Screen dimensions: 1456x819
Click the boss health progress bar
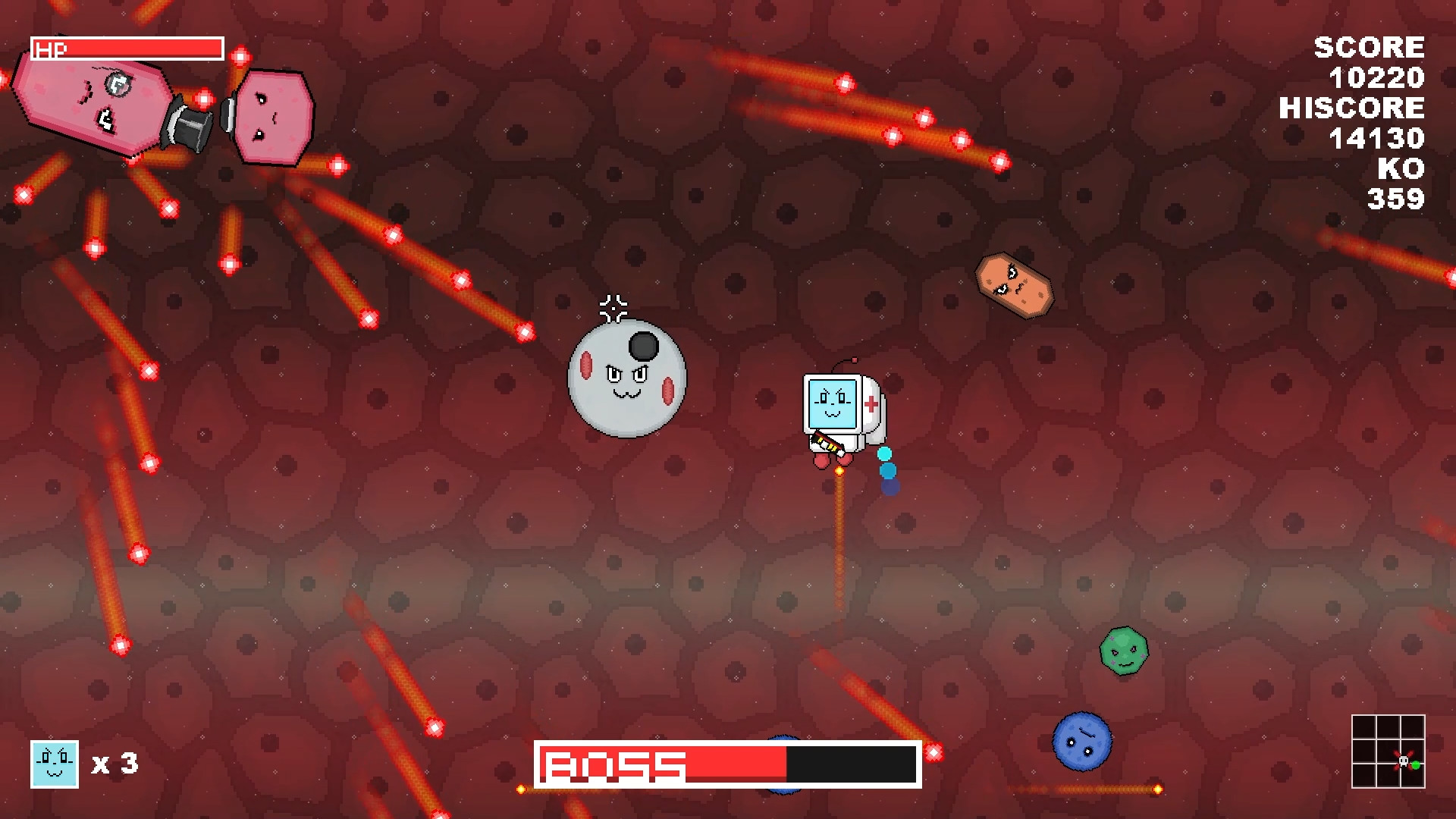[x=728, y=764]
